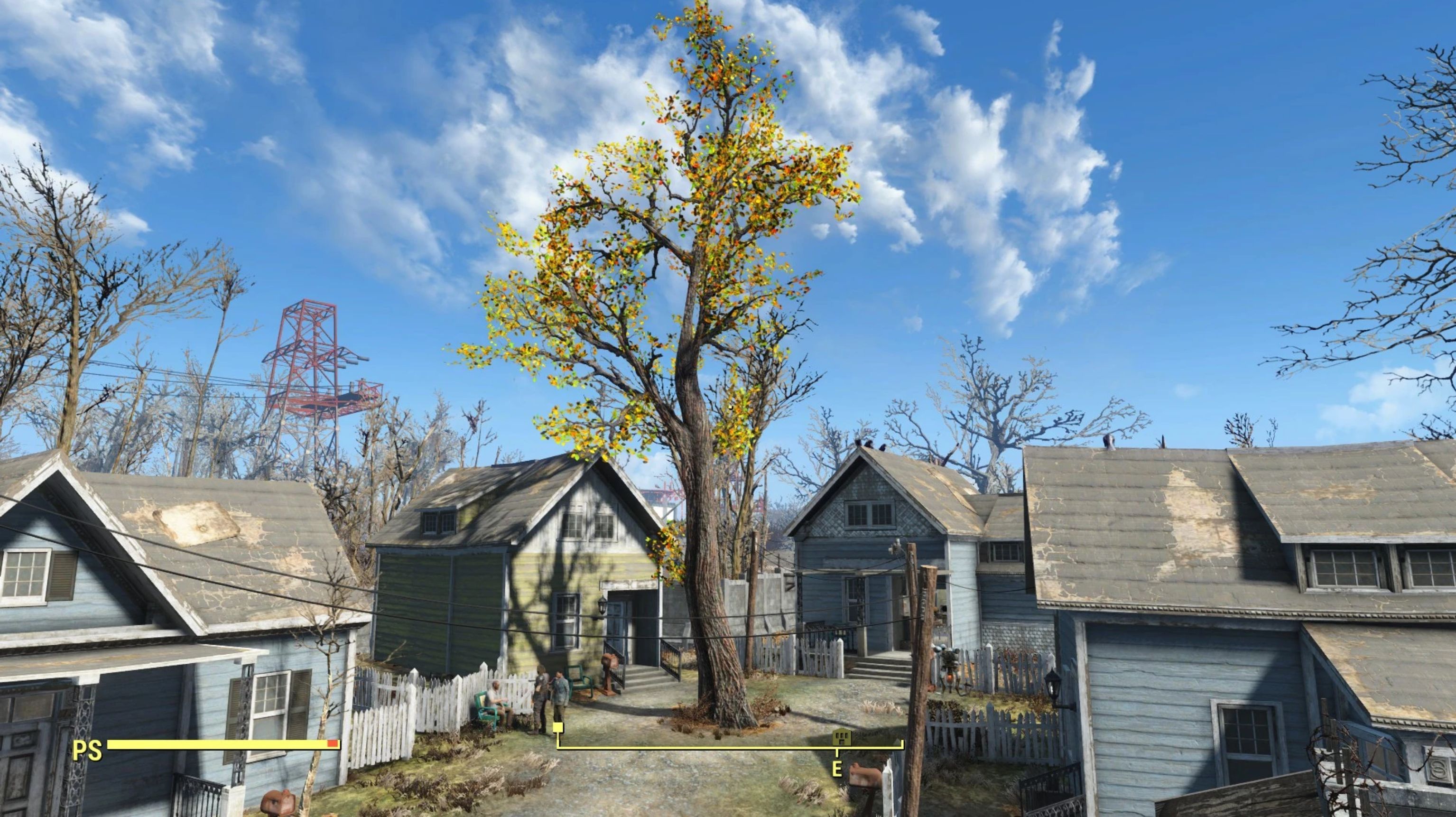This screenshot has height=817, width=1456.
Task: Click the building location marker on the compass
Action: [842, 737]
